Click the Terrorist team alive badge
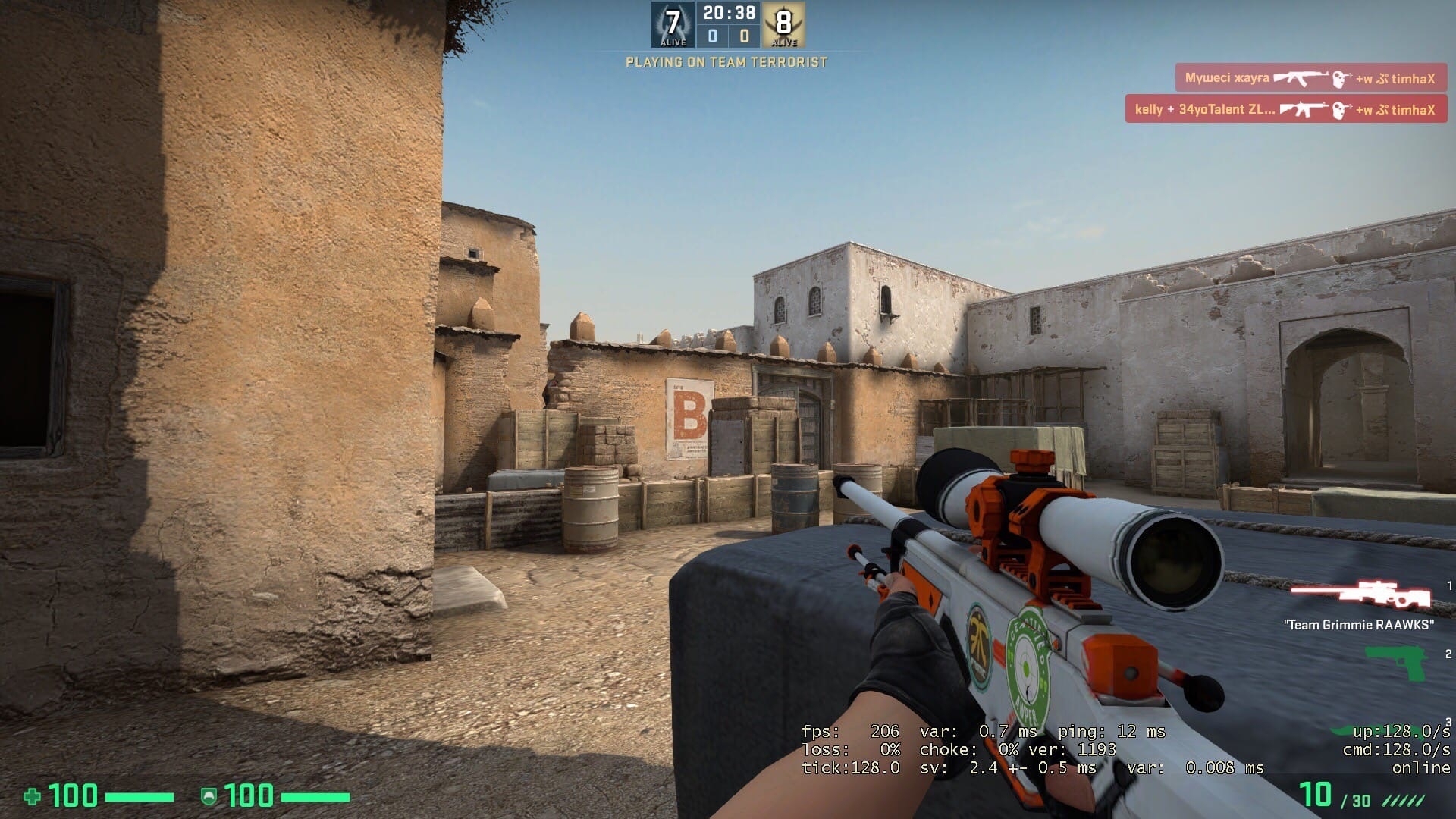Screen dimensions: 1456x819 point(783,25)
